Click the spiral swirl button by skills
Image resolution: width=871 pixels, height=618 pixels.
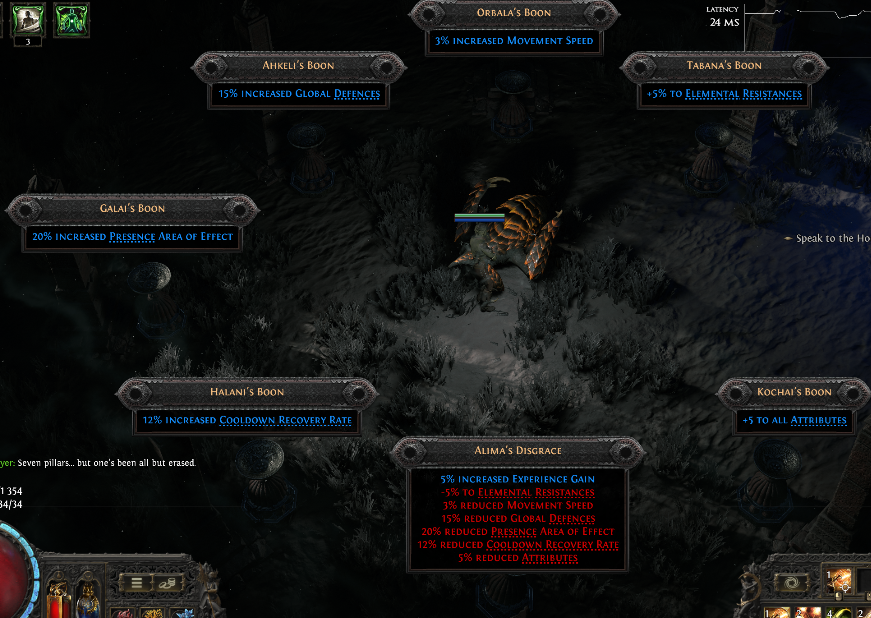794,582
